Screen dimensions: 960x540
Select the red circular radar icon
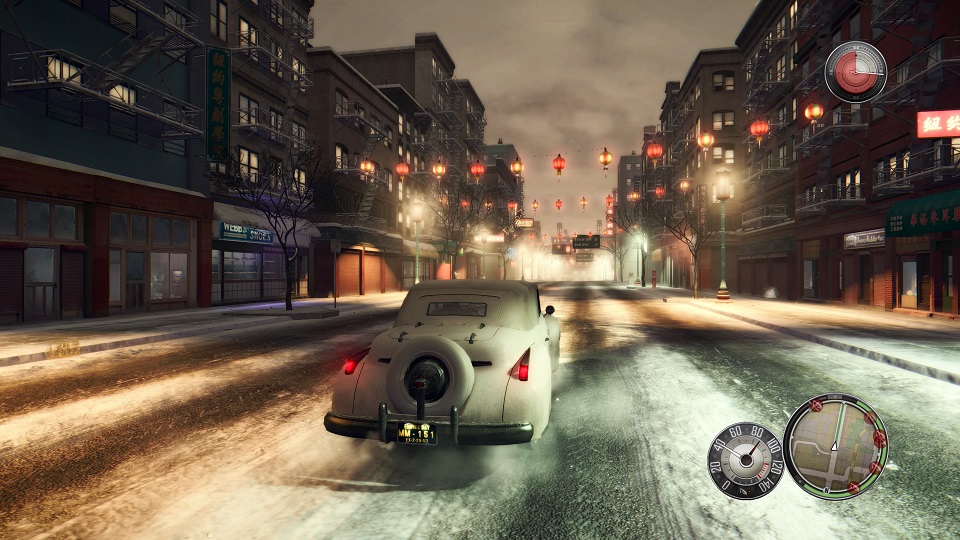coord(855,72)
